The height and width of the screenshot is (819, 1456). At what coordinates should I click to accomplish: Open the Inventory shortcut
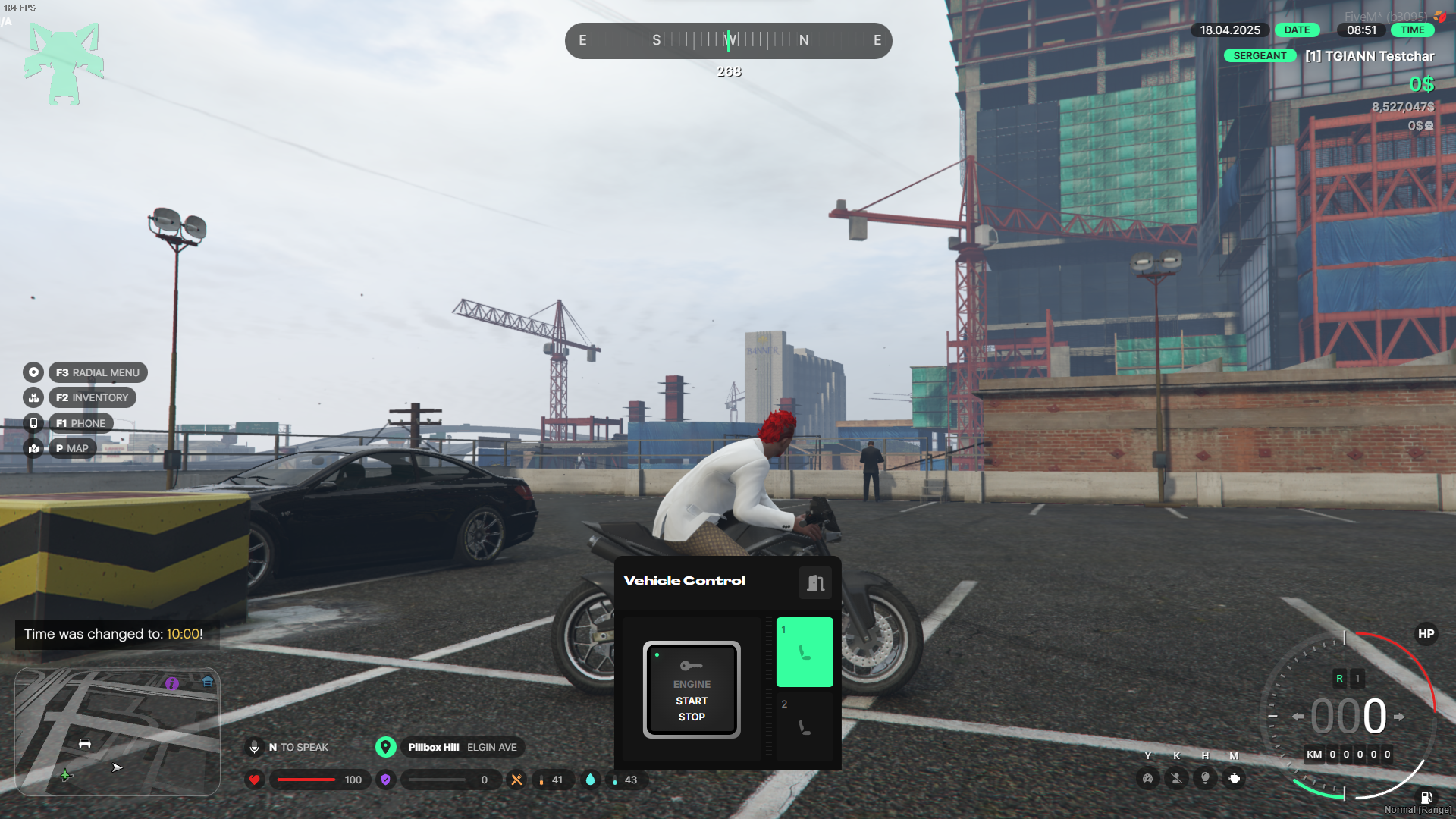pyautogui.click(x=92, y=397)
